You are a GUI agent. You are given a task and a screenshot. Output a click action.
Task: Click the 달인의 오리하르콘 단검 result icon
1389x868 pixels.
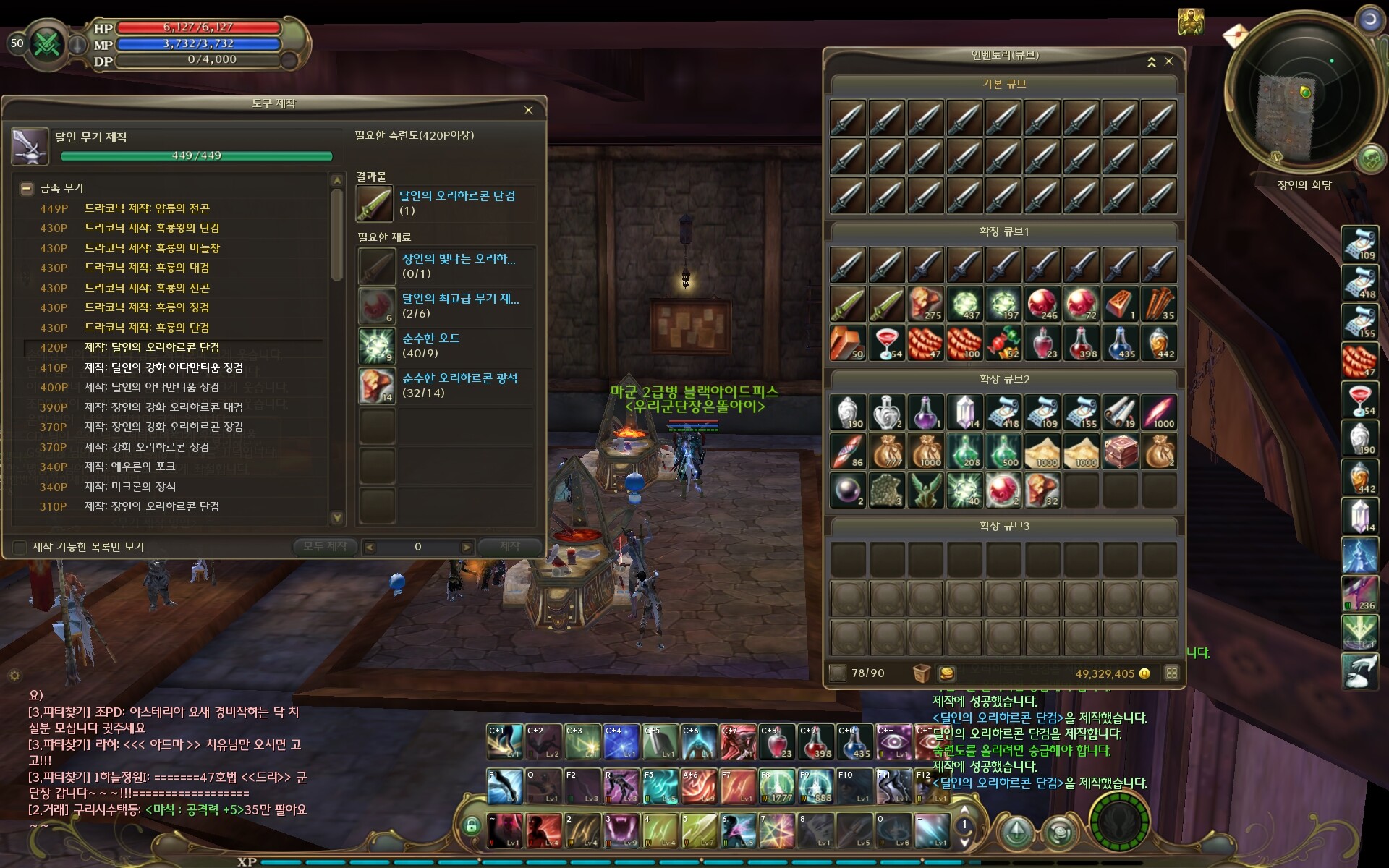pyautogui.click(x=374, y=203)
